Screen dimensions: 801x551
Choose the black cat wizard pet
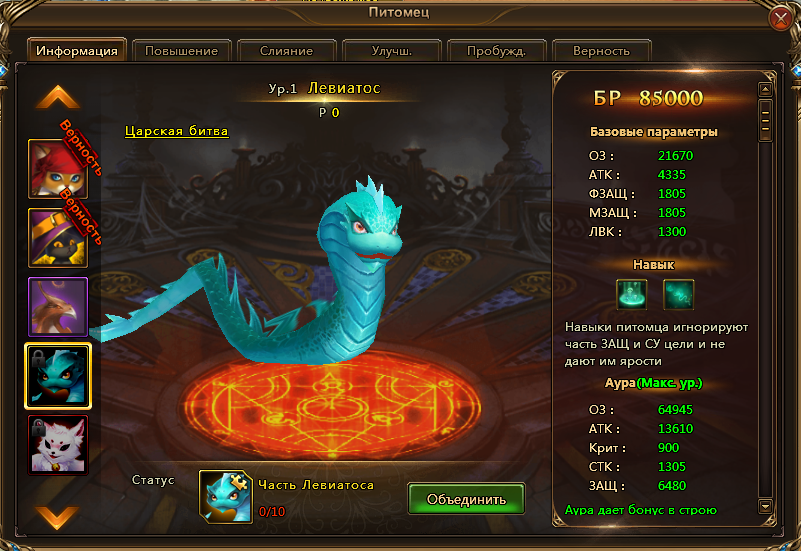coord(58,236)
